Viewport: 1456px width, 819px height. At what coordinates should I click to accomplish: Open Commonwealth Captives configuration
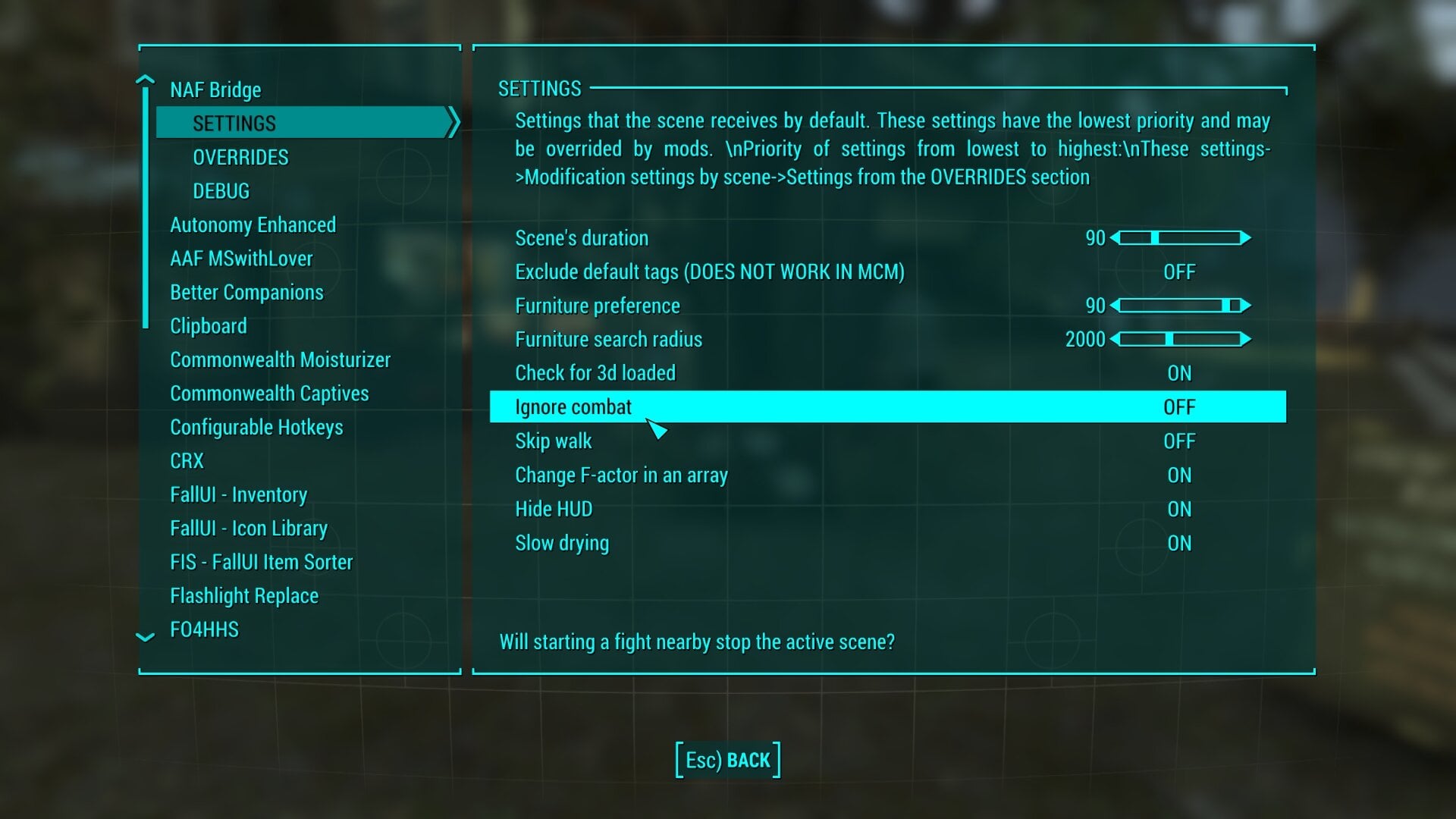270,394
